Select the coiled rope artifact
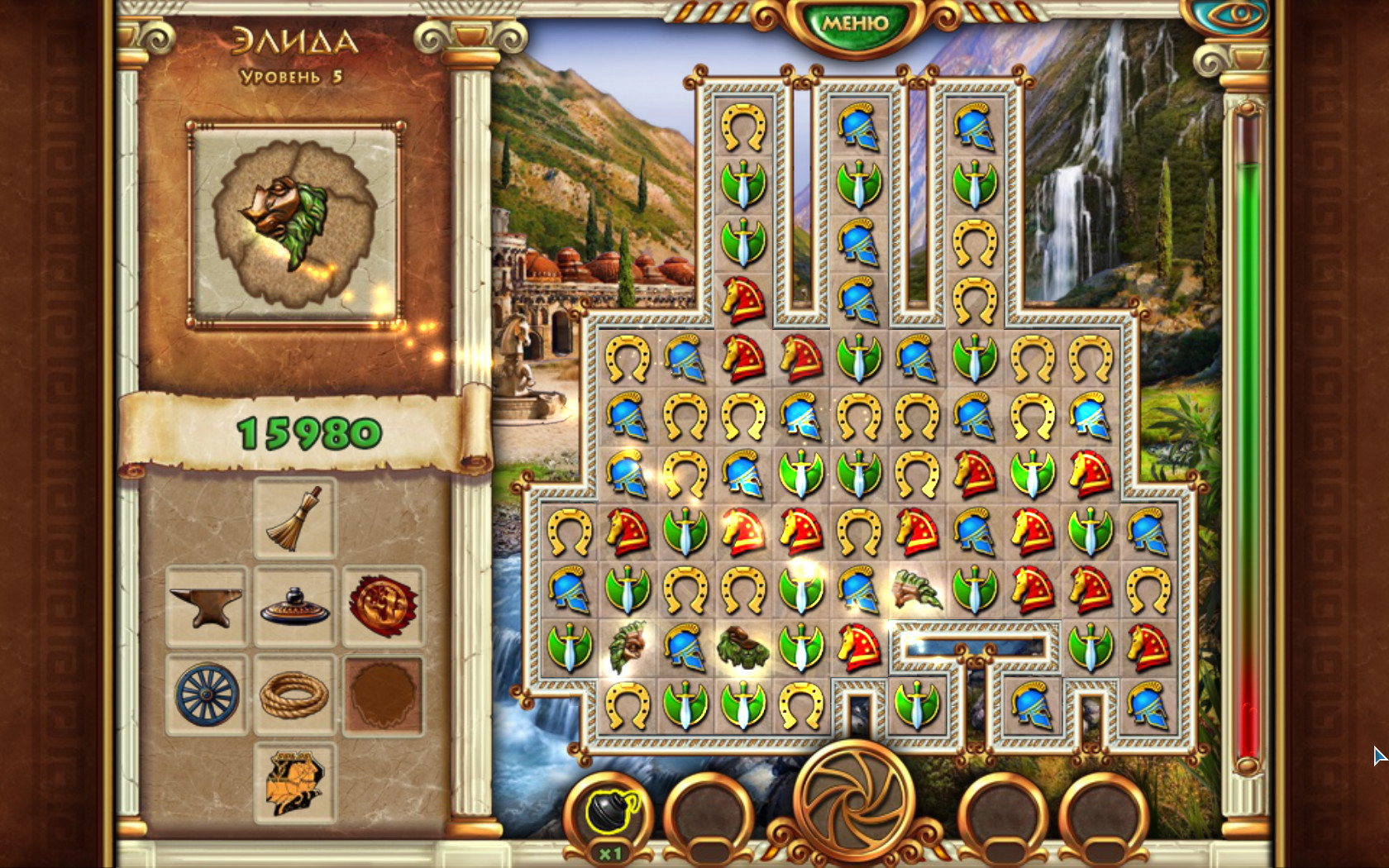This screenshot has width=1389, height=868. tap(294, 694)
